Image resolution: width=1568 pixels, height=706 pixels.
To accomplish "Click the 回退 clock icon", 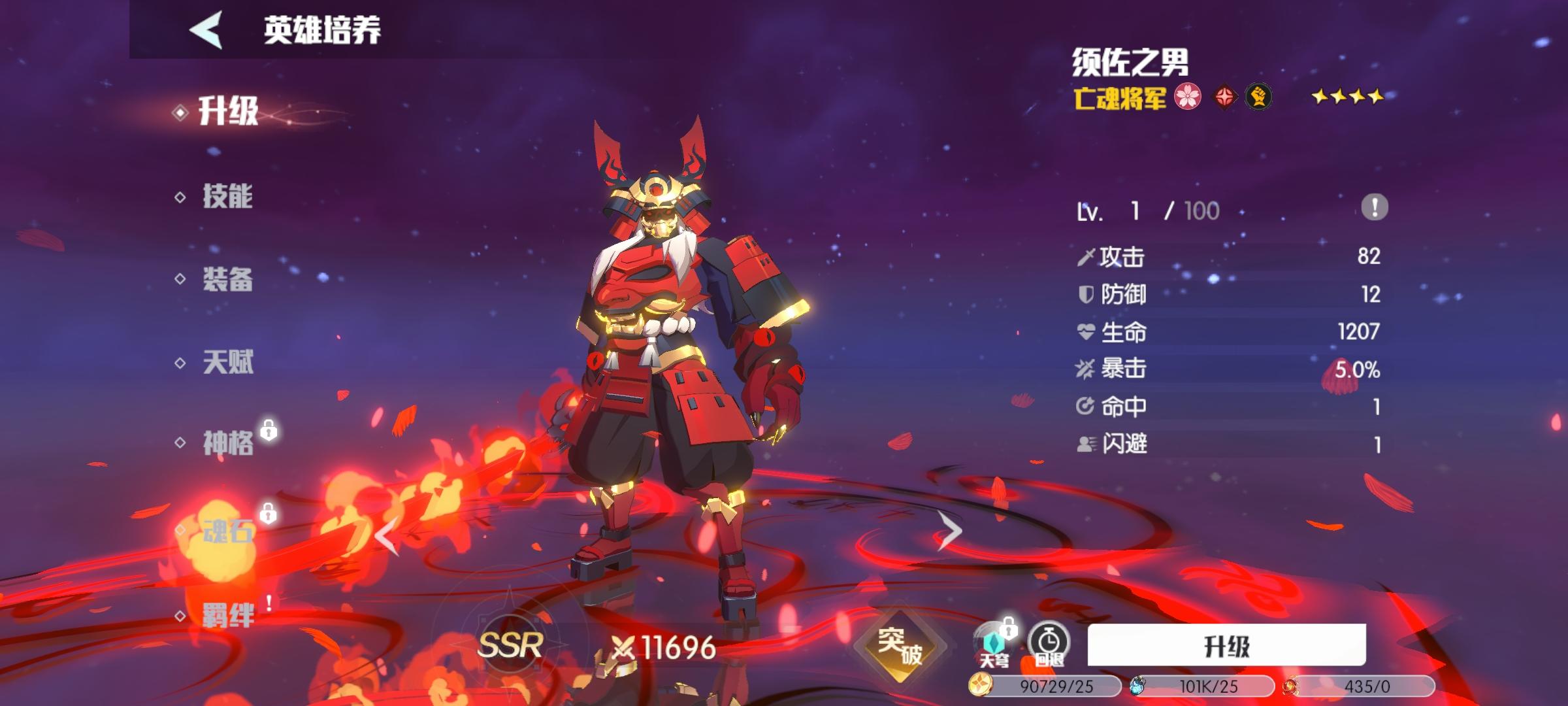I will [1049, 644].
